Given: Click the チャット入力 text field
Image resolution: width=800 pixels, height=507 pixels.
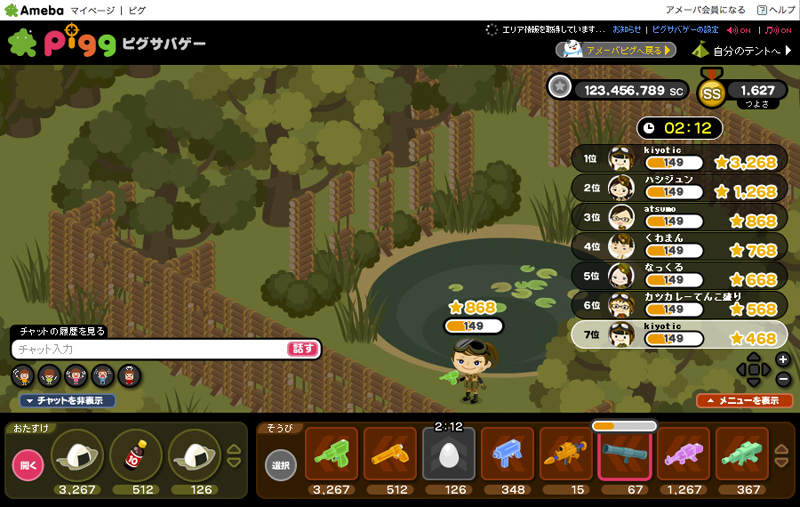Looking at the screenshot, I should point(150,349).
